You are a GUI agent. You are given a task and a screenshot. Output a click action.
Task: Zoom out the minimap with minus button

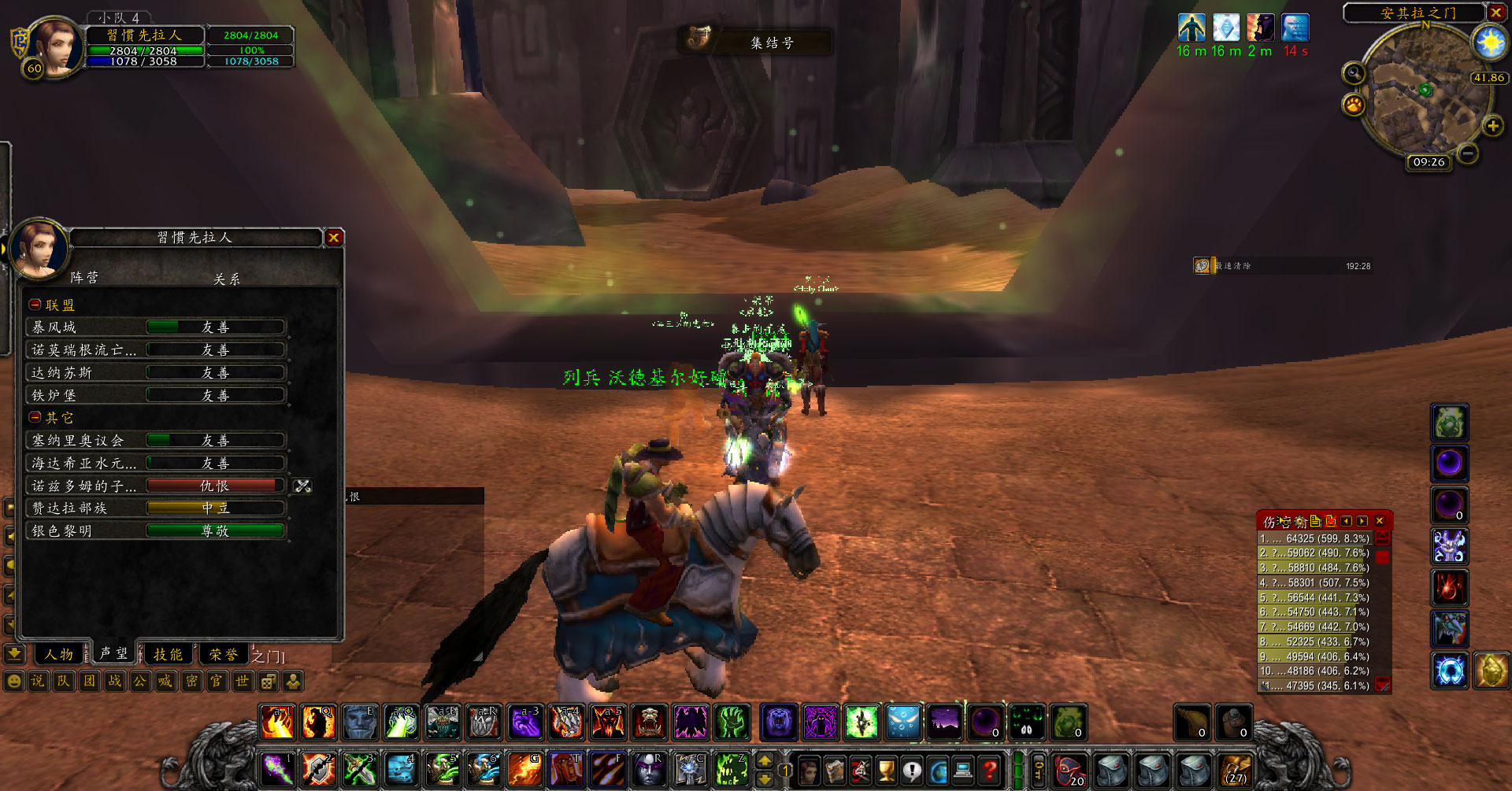[x=1467, y=154]
